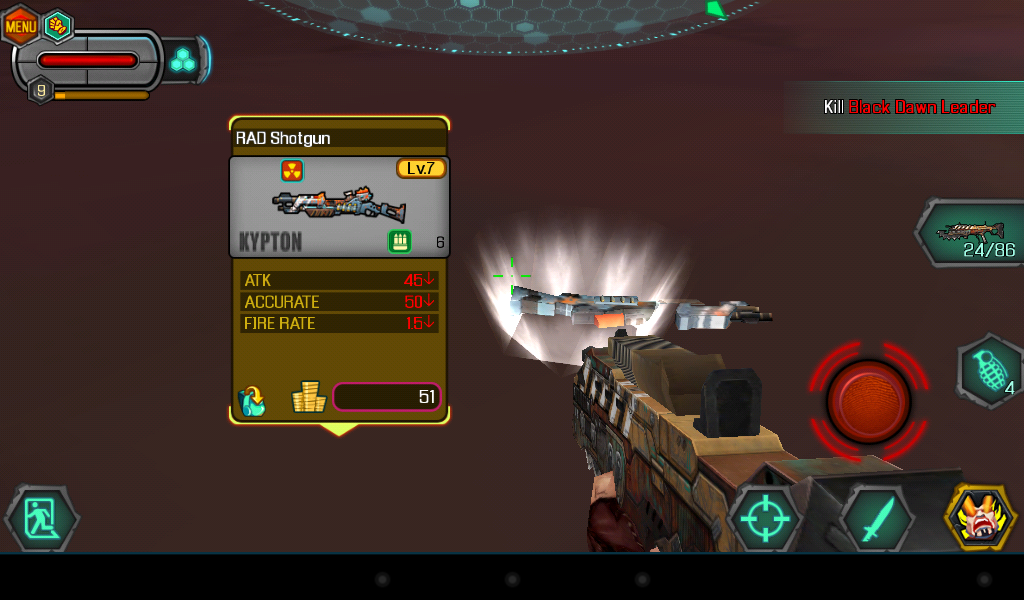Open the orange MENU button
1024x600 pixels.
coord(20,25)
